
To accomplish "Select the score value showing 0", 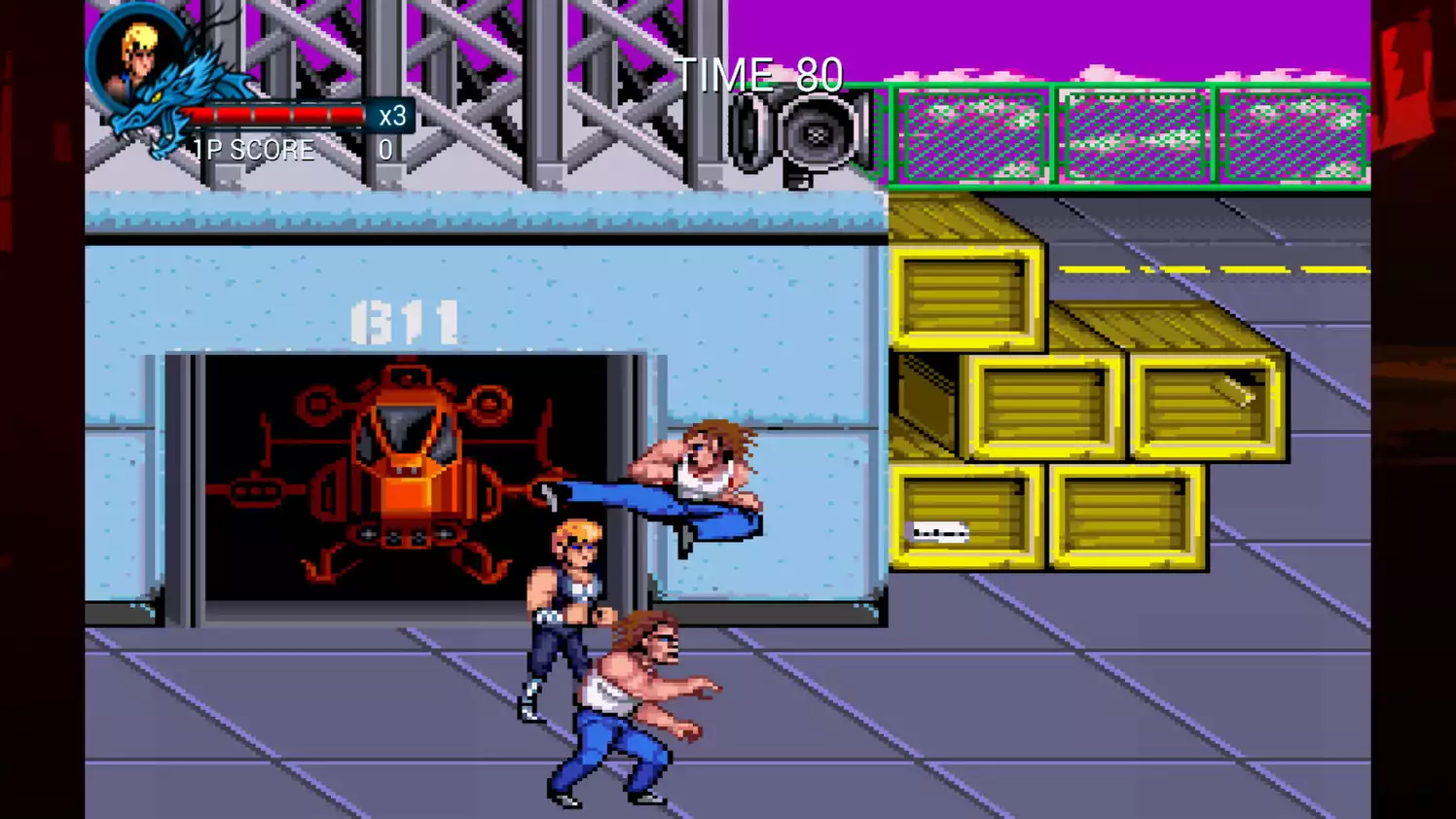I will [385, 150].
